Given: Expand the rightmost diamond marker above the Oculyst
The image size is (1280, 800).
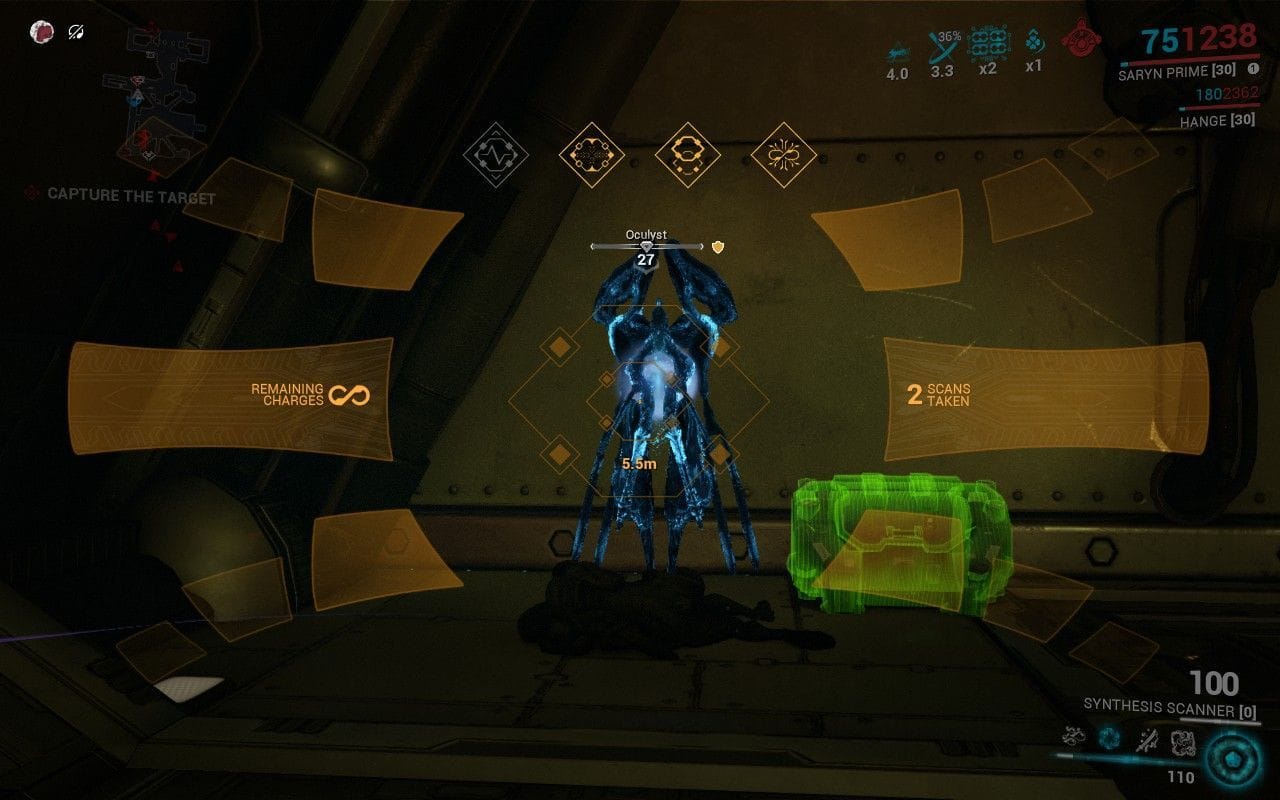Looking at the screenshot, I should [x=786, y=156].
